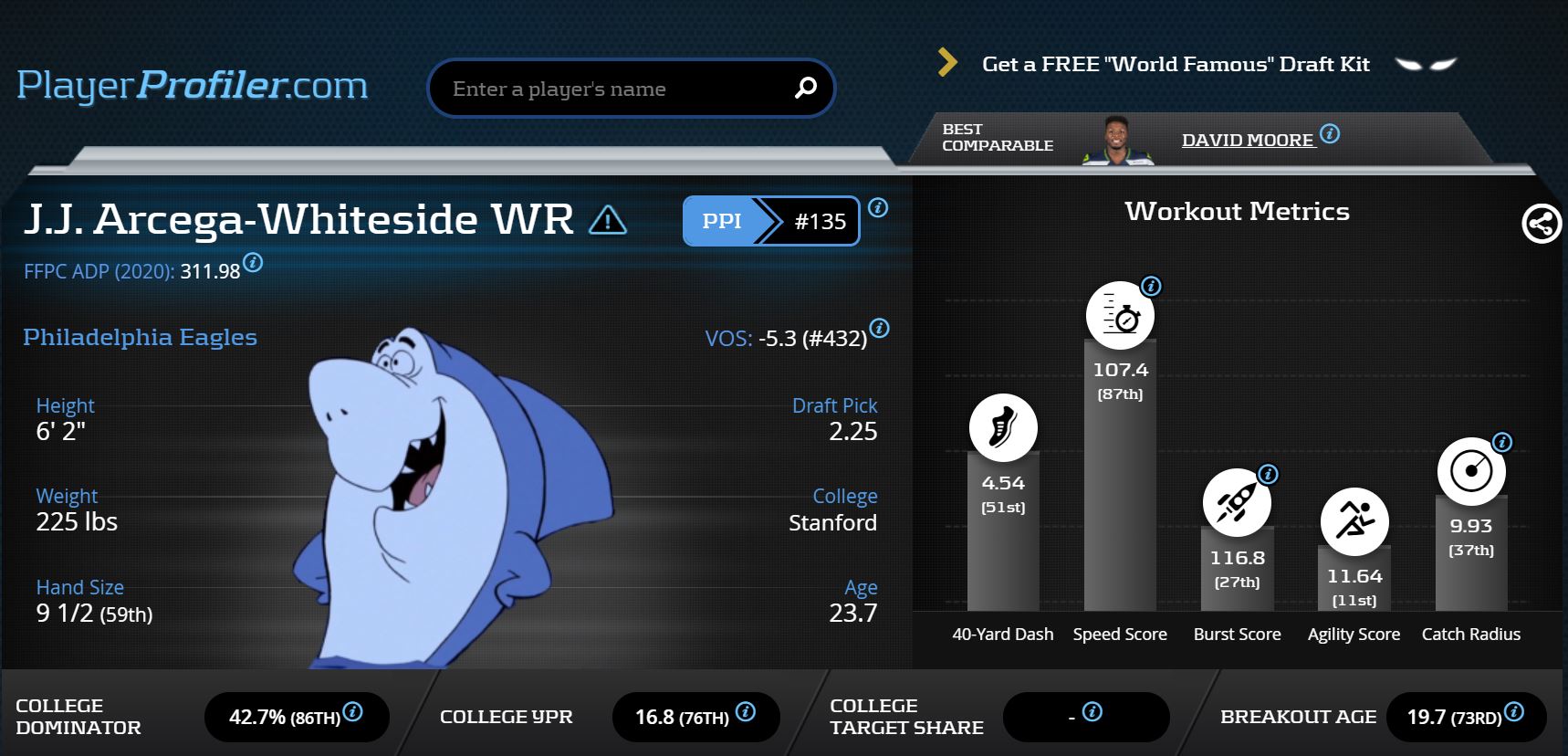This screenshot has height=756, width=1568.
Task: Click the player name search field
Action: [x=612, y=89]
